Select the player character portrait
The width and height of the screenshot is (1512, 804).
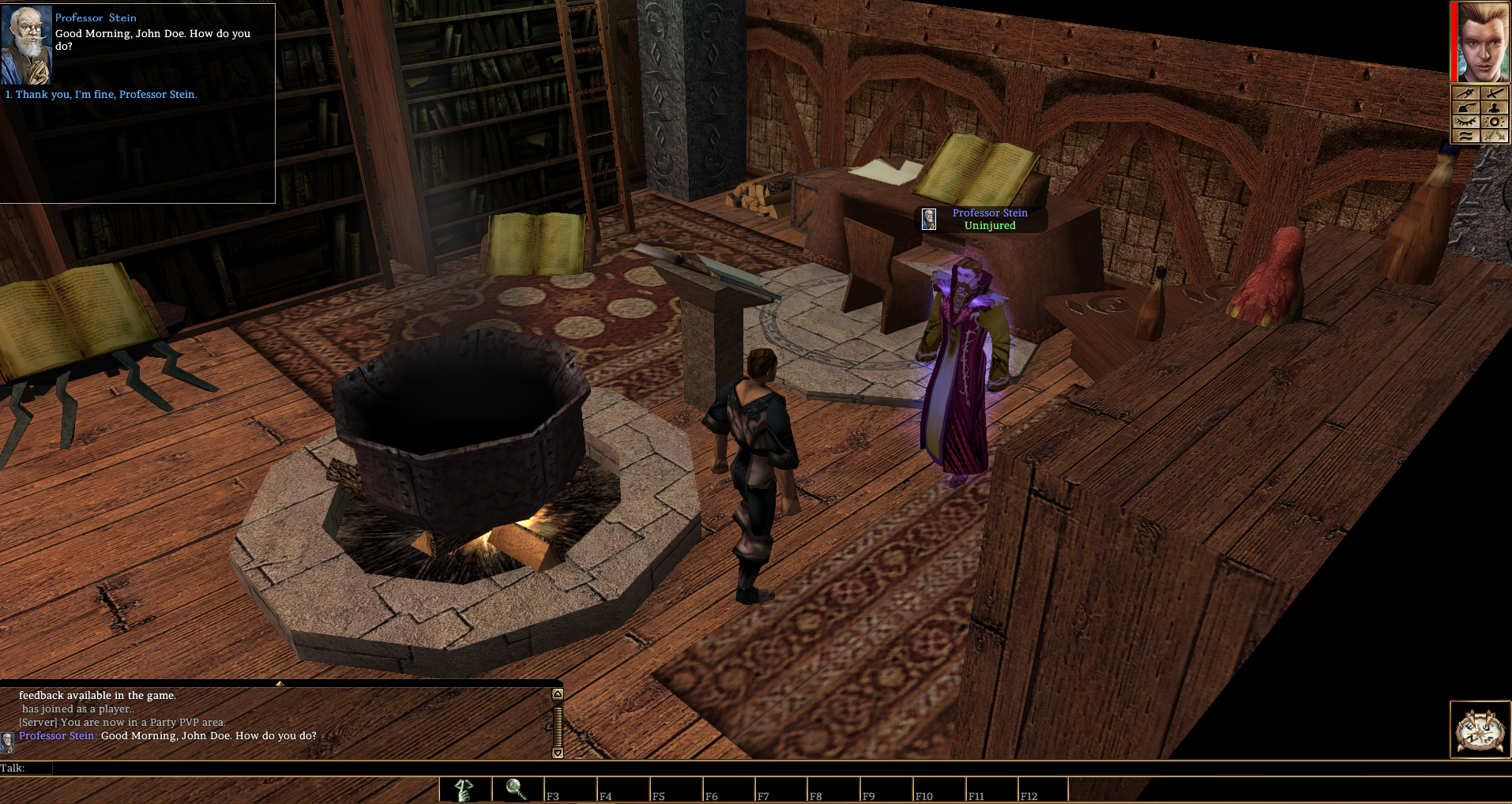pos(1483,42)
